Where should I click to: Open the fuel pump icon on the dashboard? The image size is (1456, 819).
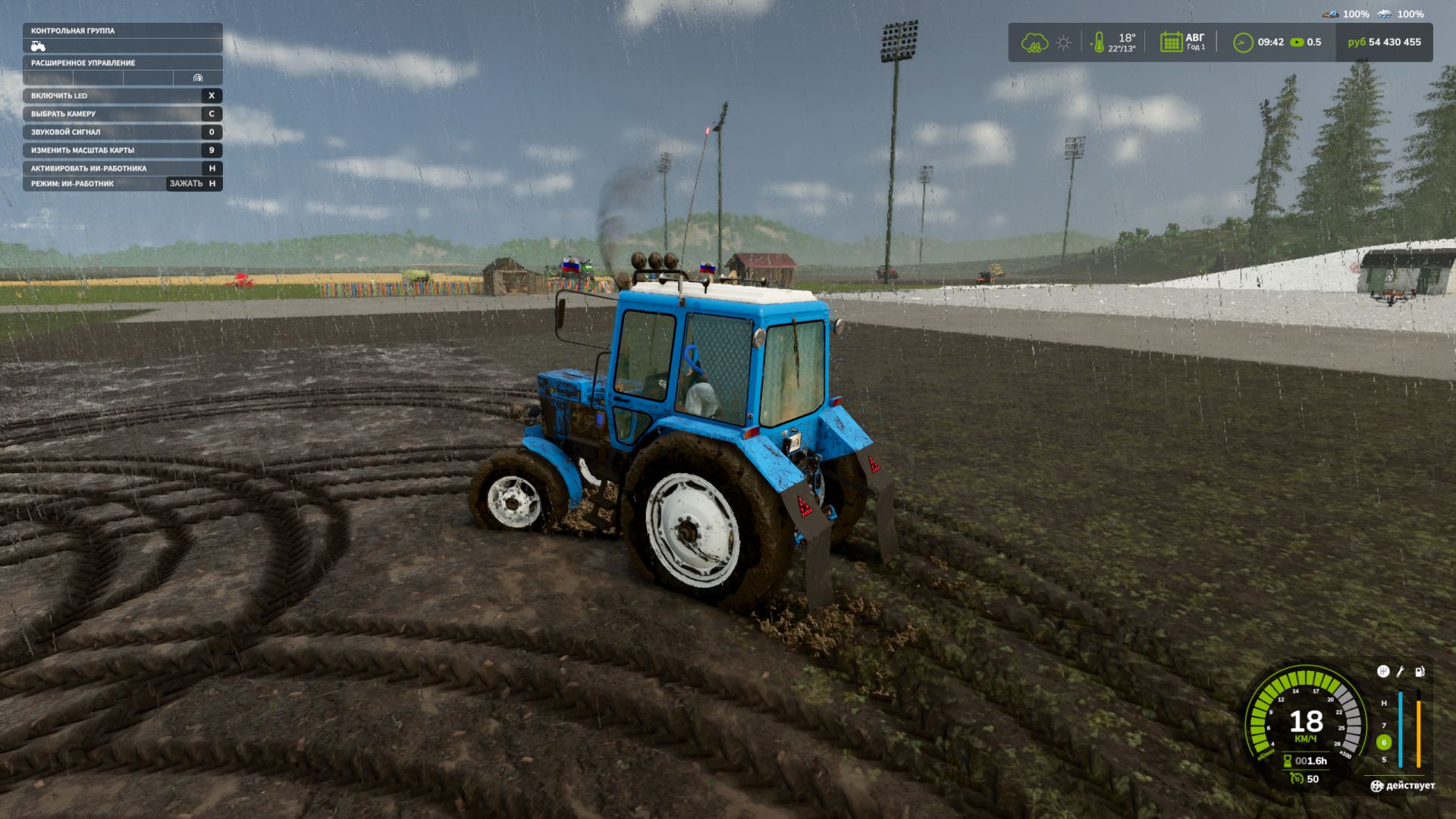[1419, 673]
